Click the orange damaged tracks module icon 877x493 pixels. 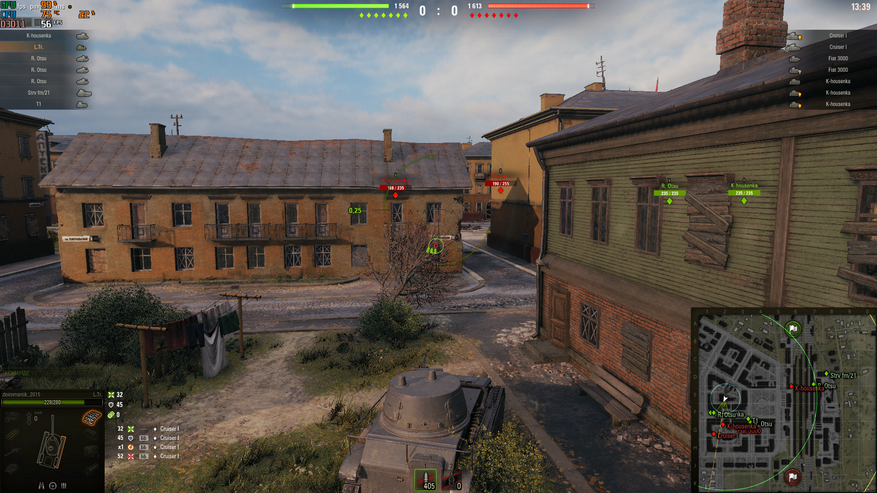(x=92, y=418)
